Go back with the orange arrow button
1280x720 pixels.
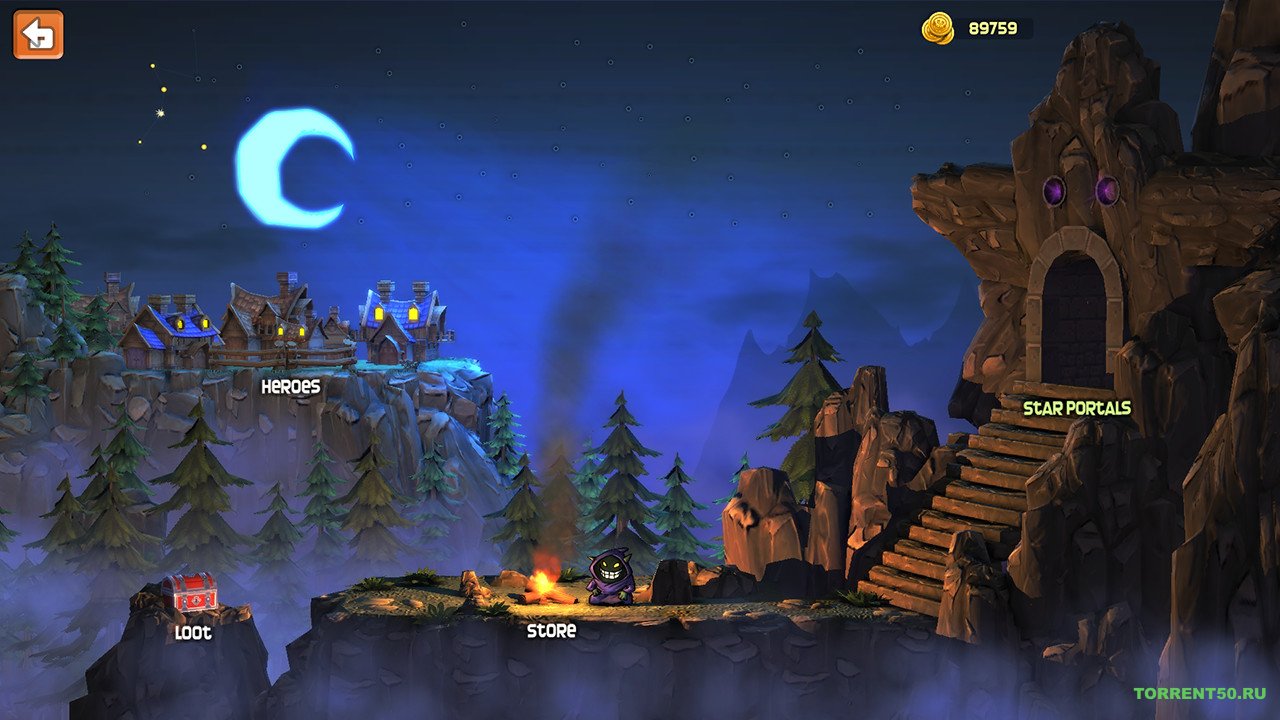pyautogui.click(x=38, y=35)
